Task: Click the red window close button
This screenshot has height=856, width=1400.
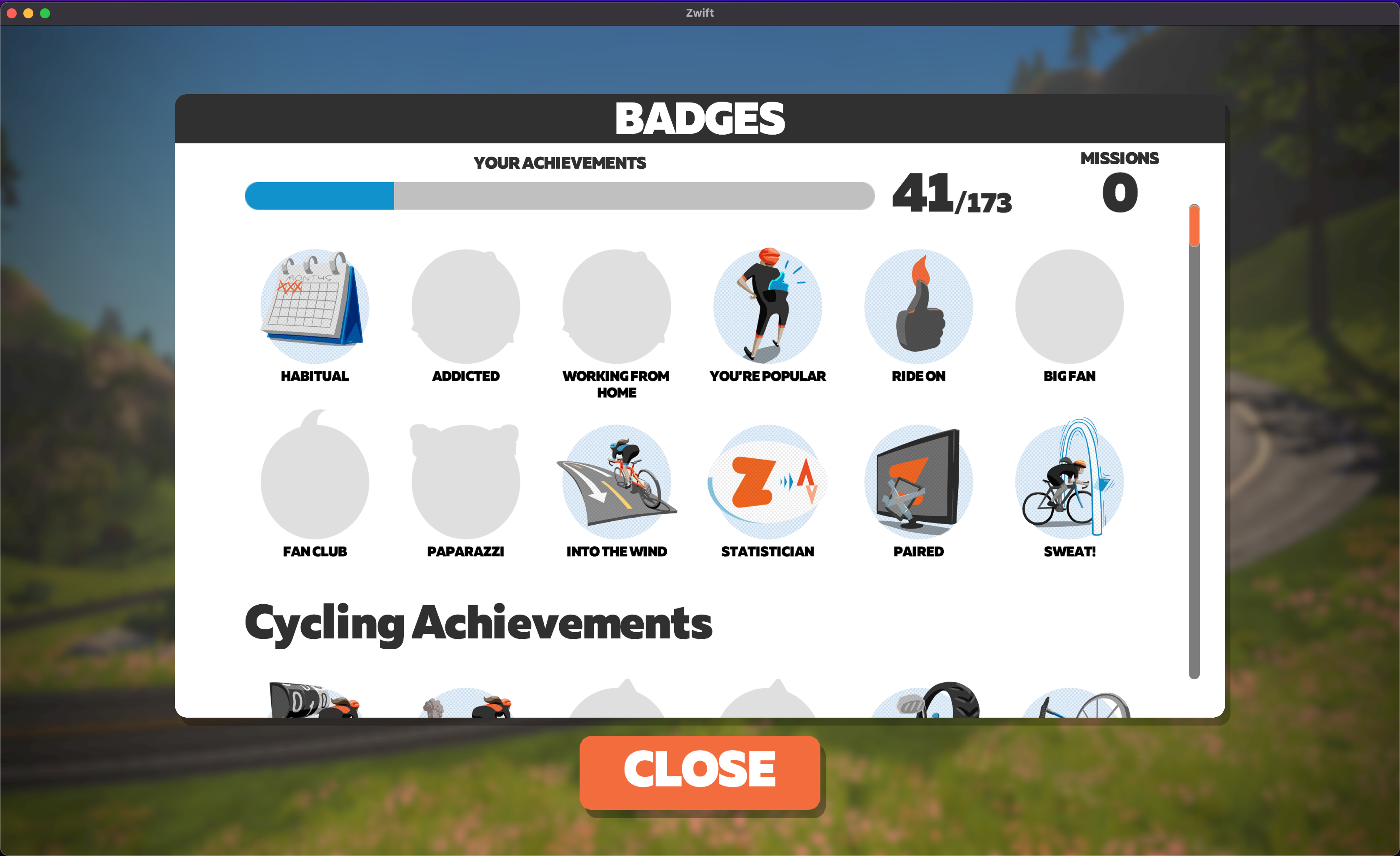Action: 11,13
